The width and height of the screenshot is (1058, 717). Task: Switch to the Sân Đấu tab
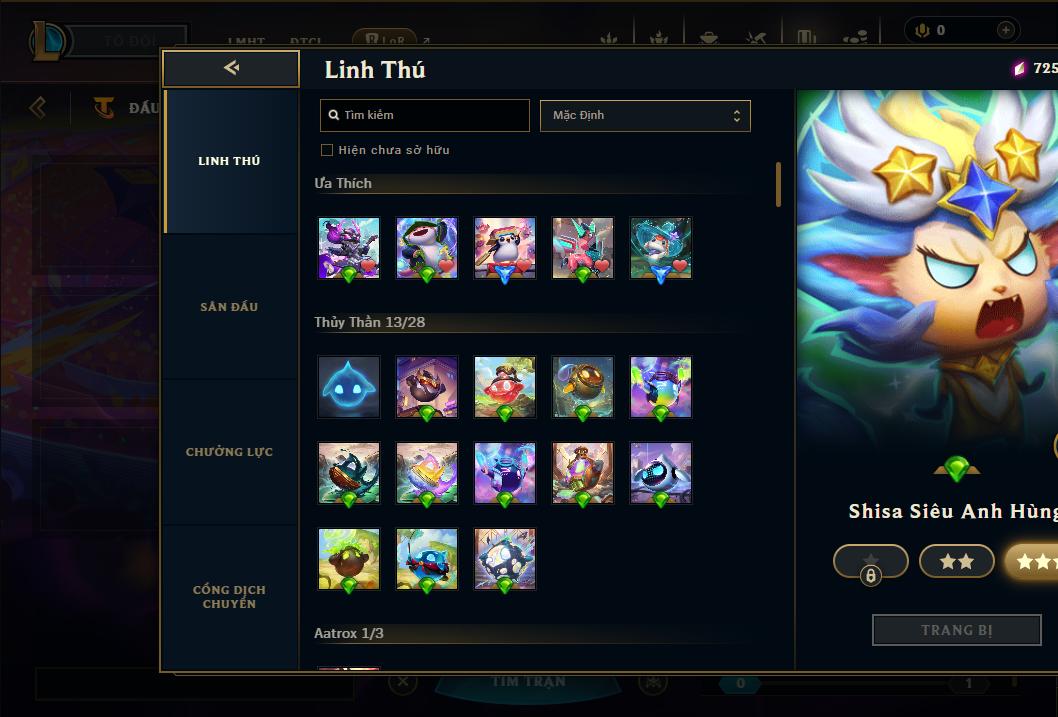point(229,307)
